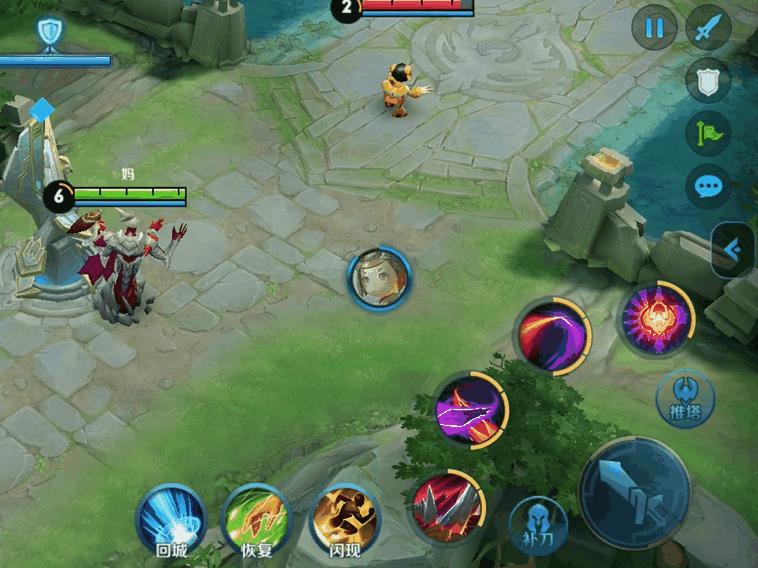Tap the white shield signal icon
This screenshot has height=568, width=758.
tap(709, 81)
